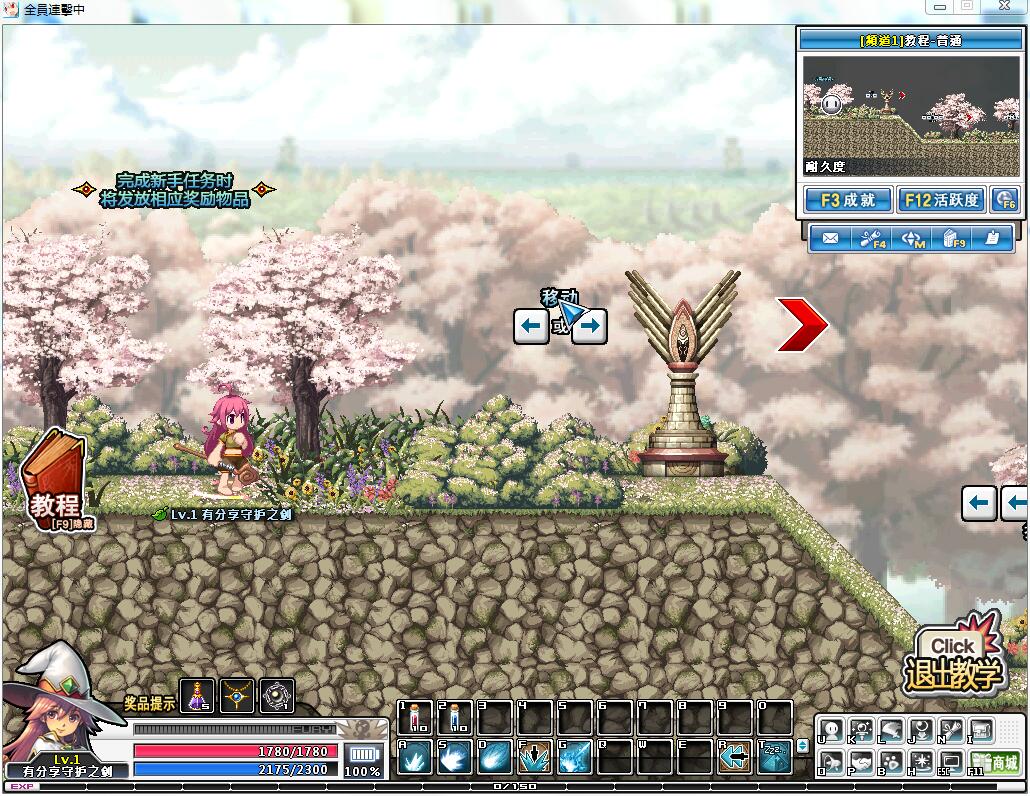Open the memo note icon
Viewport: 1030px width, 796px height.
click(992, 239)
